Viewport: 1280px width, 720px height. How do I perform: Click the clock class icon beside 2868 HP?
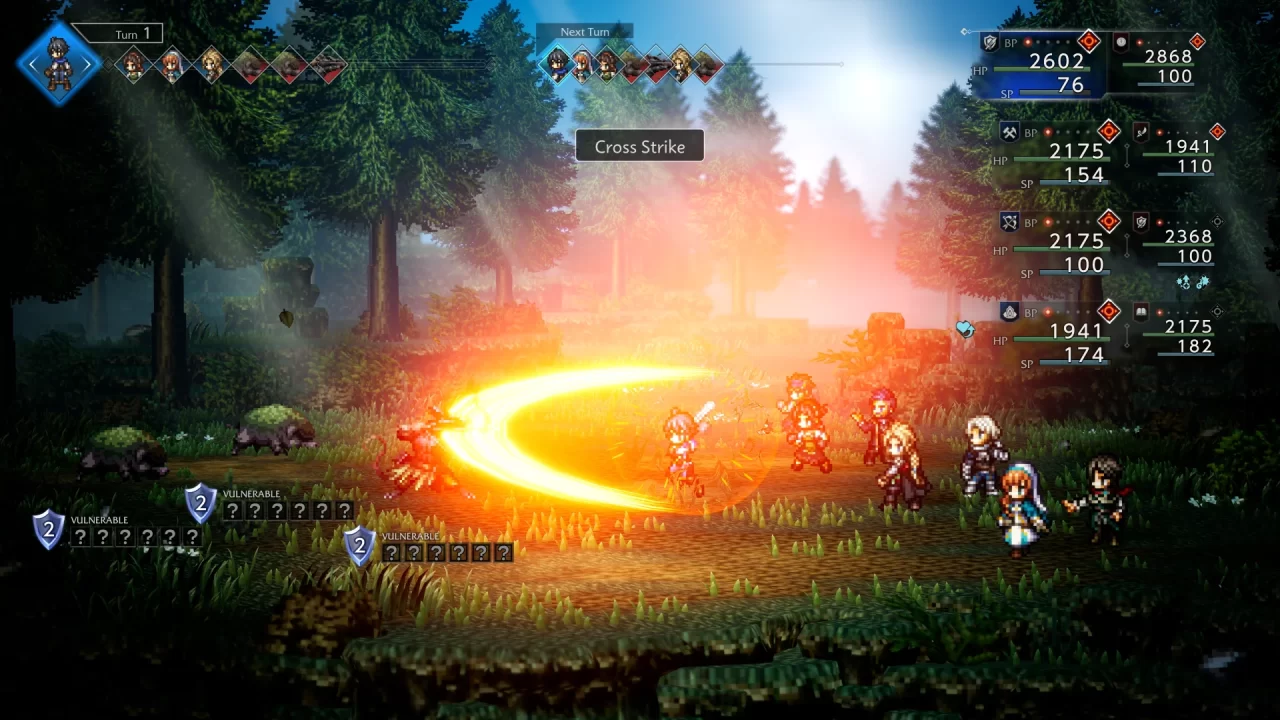click(x=1120, y=42)
